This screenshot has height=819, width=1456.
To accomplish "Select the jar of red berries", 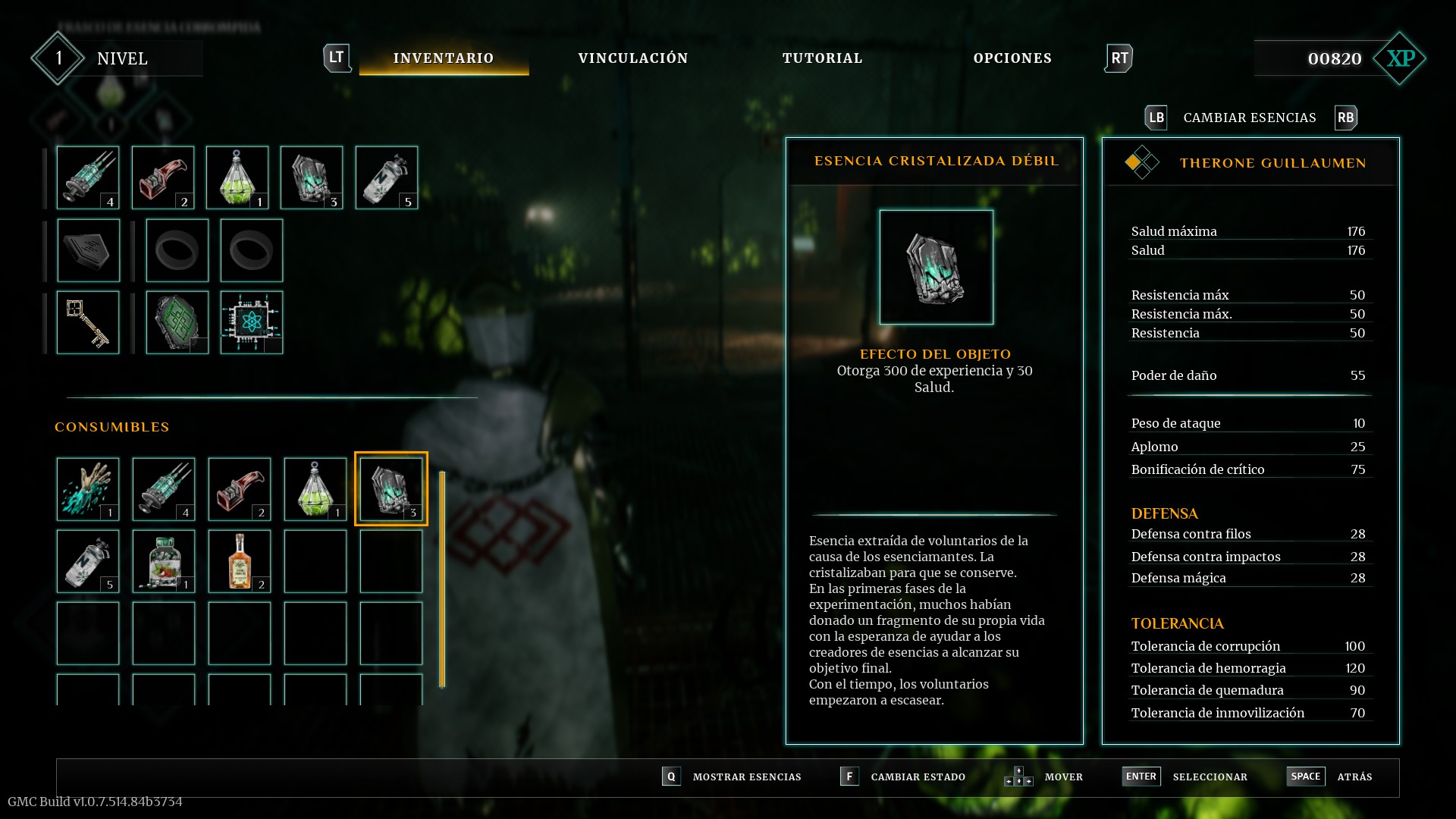I will click(164, 561).
